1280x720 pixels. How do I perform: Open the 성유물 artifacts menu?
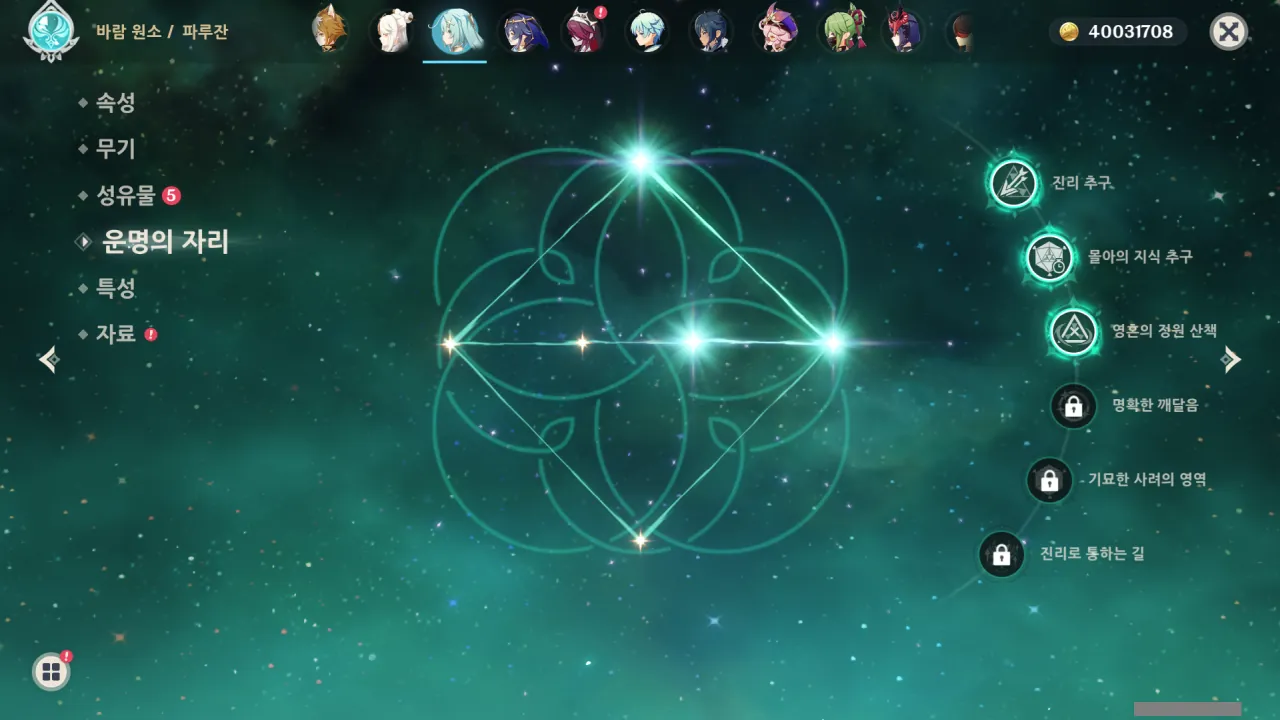(x=126, y=195)
